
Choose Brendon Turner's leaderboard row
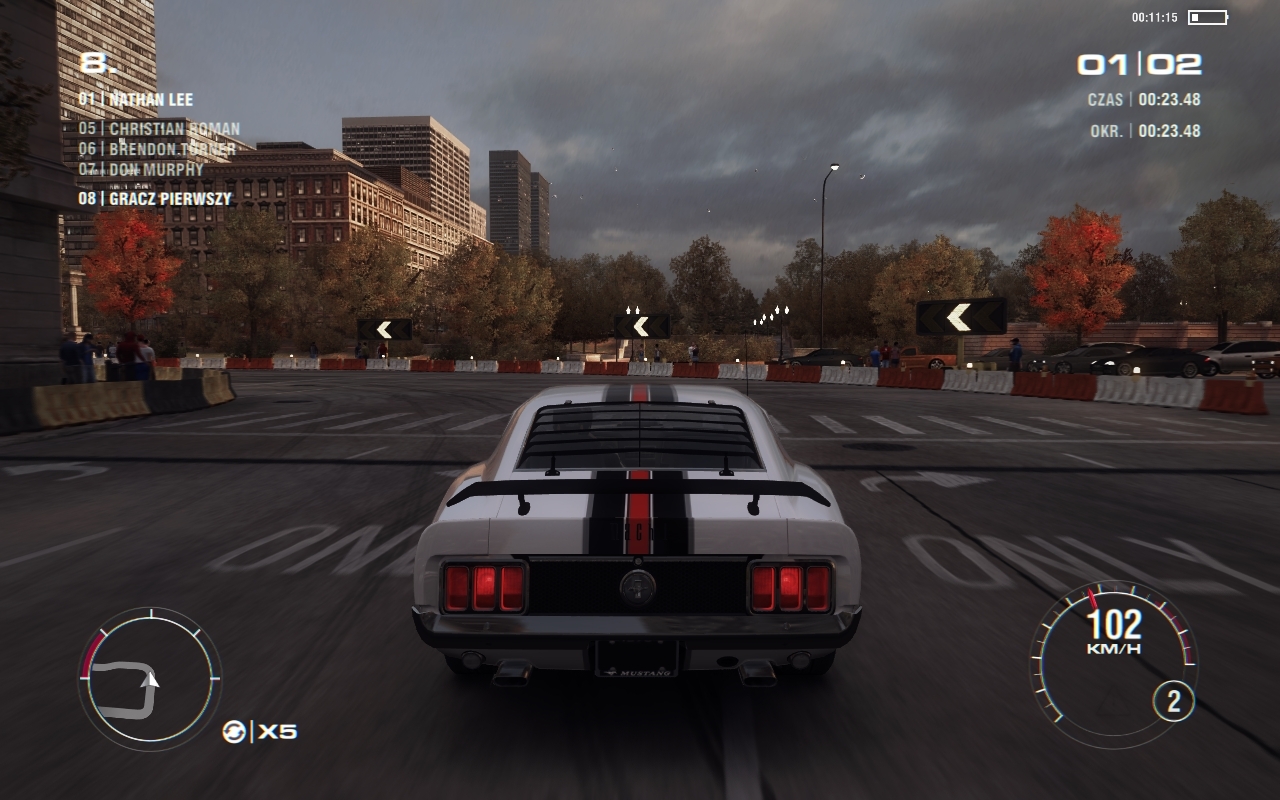(x=158, y=149)
